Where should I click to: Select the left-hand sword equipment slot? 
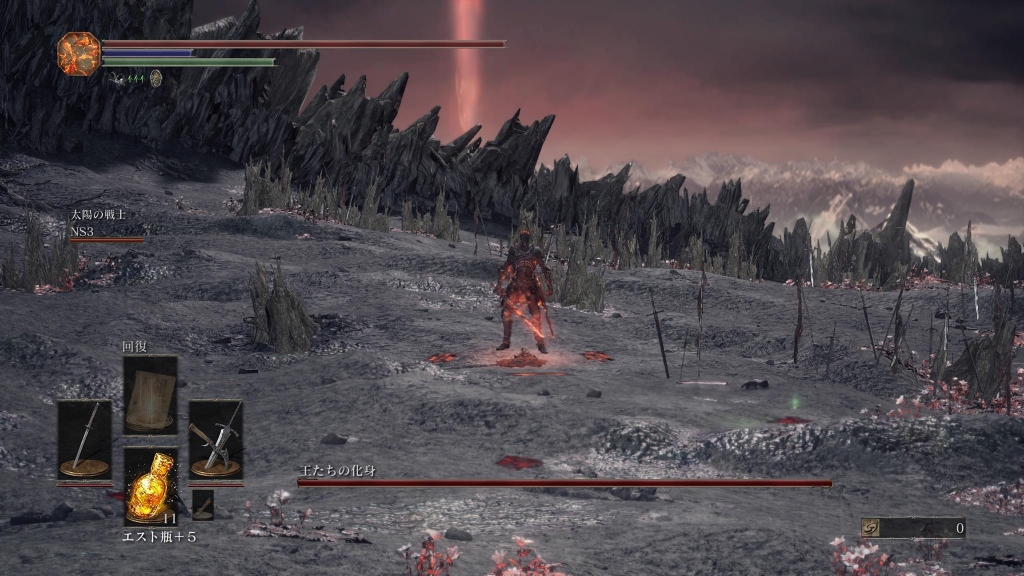pos(84,440)
